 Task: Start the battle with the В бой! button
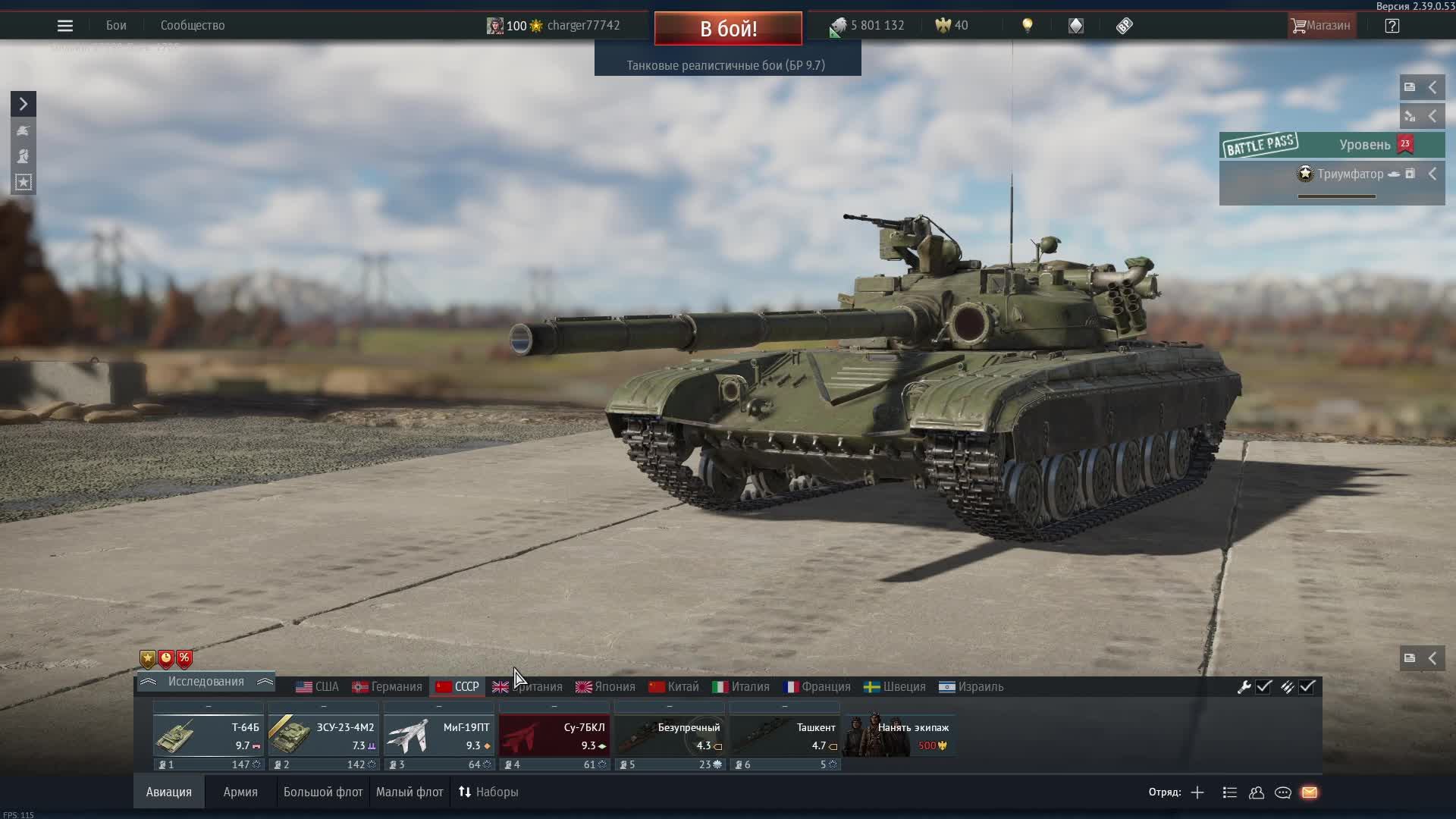point(728,29)
